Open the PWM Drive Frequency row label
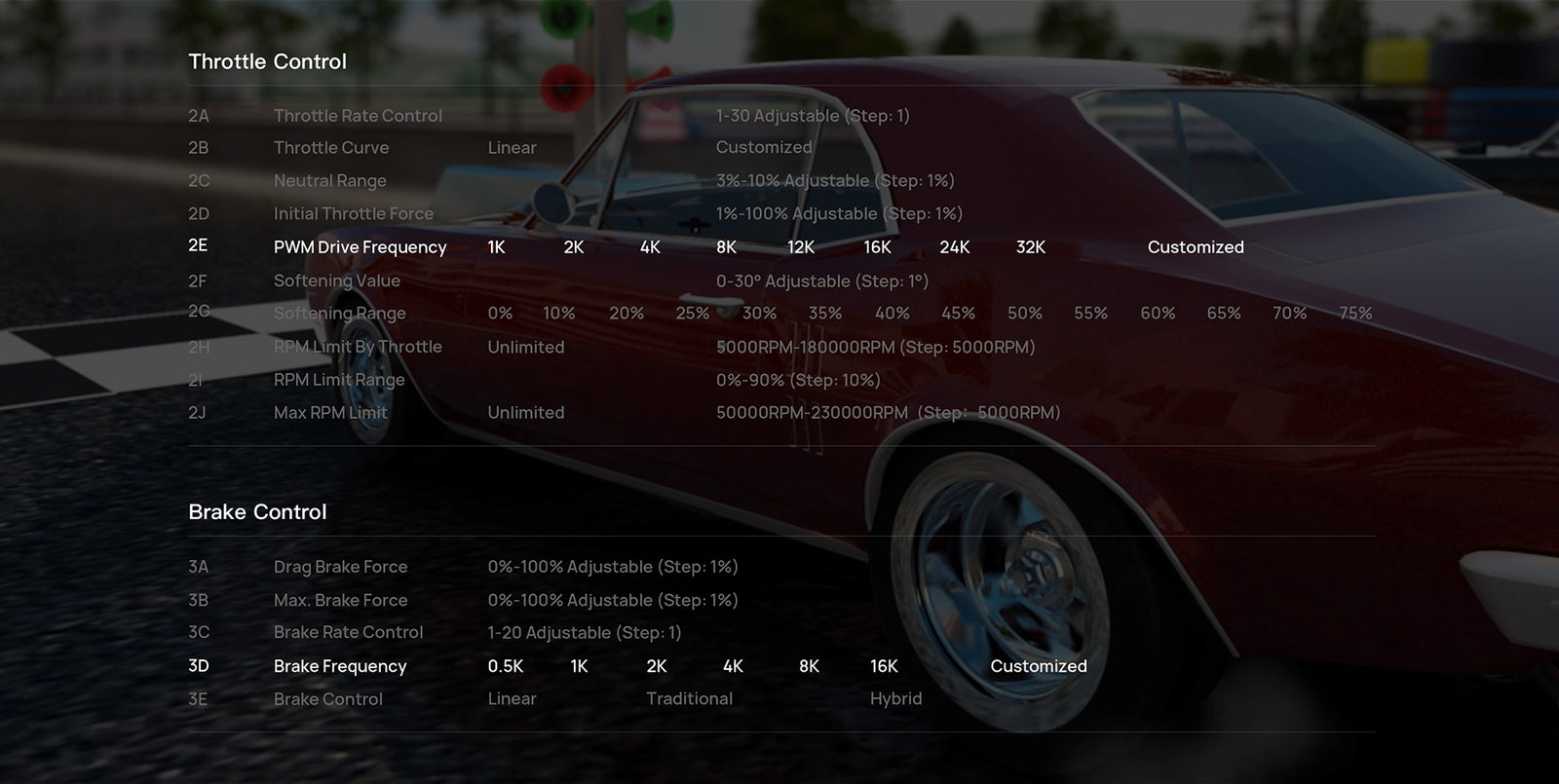The height and width of the screenshot is (784, 1559). click(x=360, y=247)
